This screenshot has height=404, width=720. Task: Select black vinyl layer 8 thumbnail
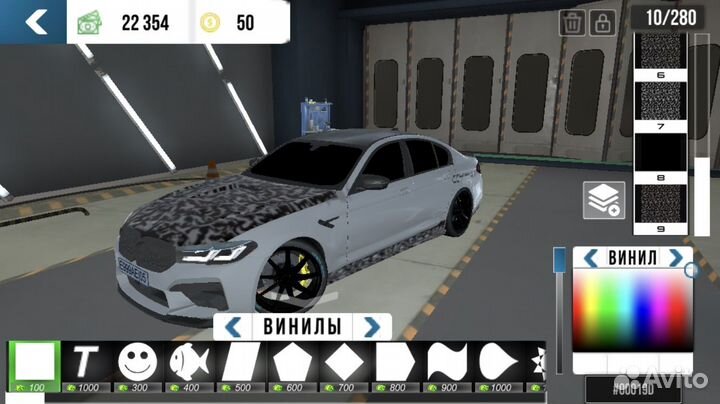click(x=661, y=154)
